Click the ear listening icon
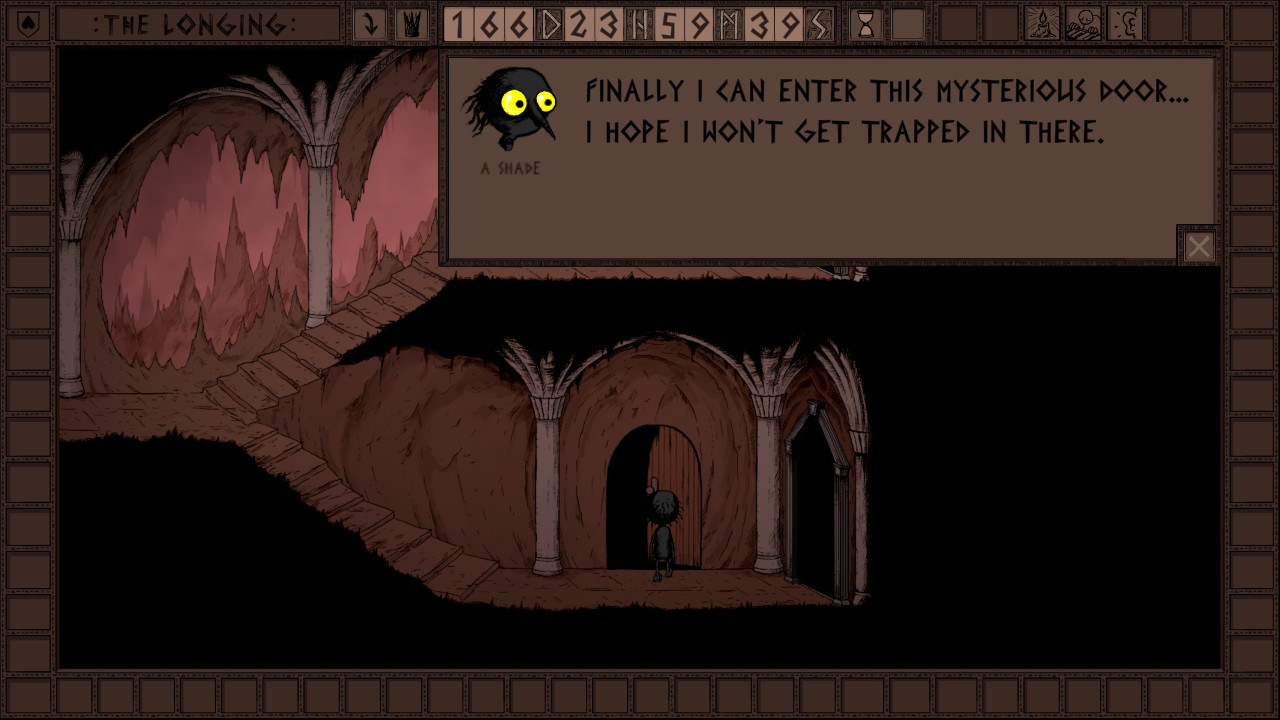This screenshot has height=720, width=1280. 1125,24
